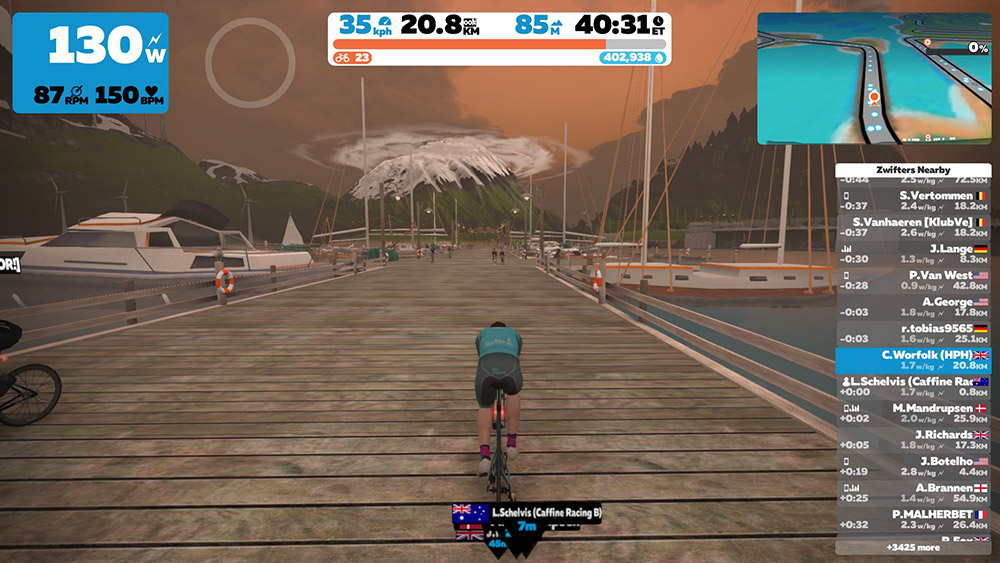Expand the "+3425 more" riders button
Screen dimensions: 1000x563
point(913,547)
